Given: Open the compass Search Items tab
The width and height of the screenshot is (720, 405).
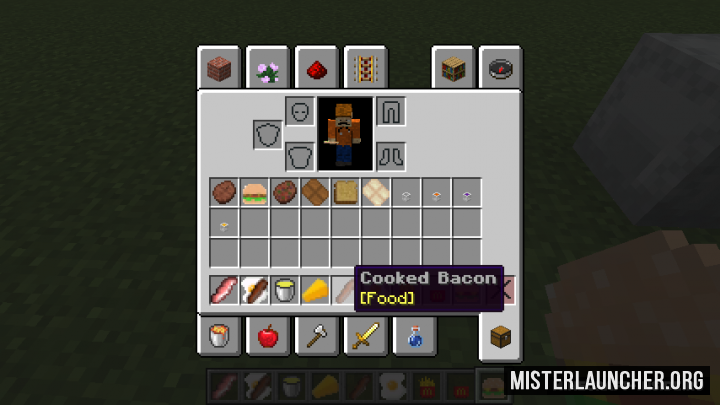Looking at the screenshot, I should coord(500,70).
